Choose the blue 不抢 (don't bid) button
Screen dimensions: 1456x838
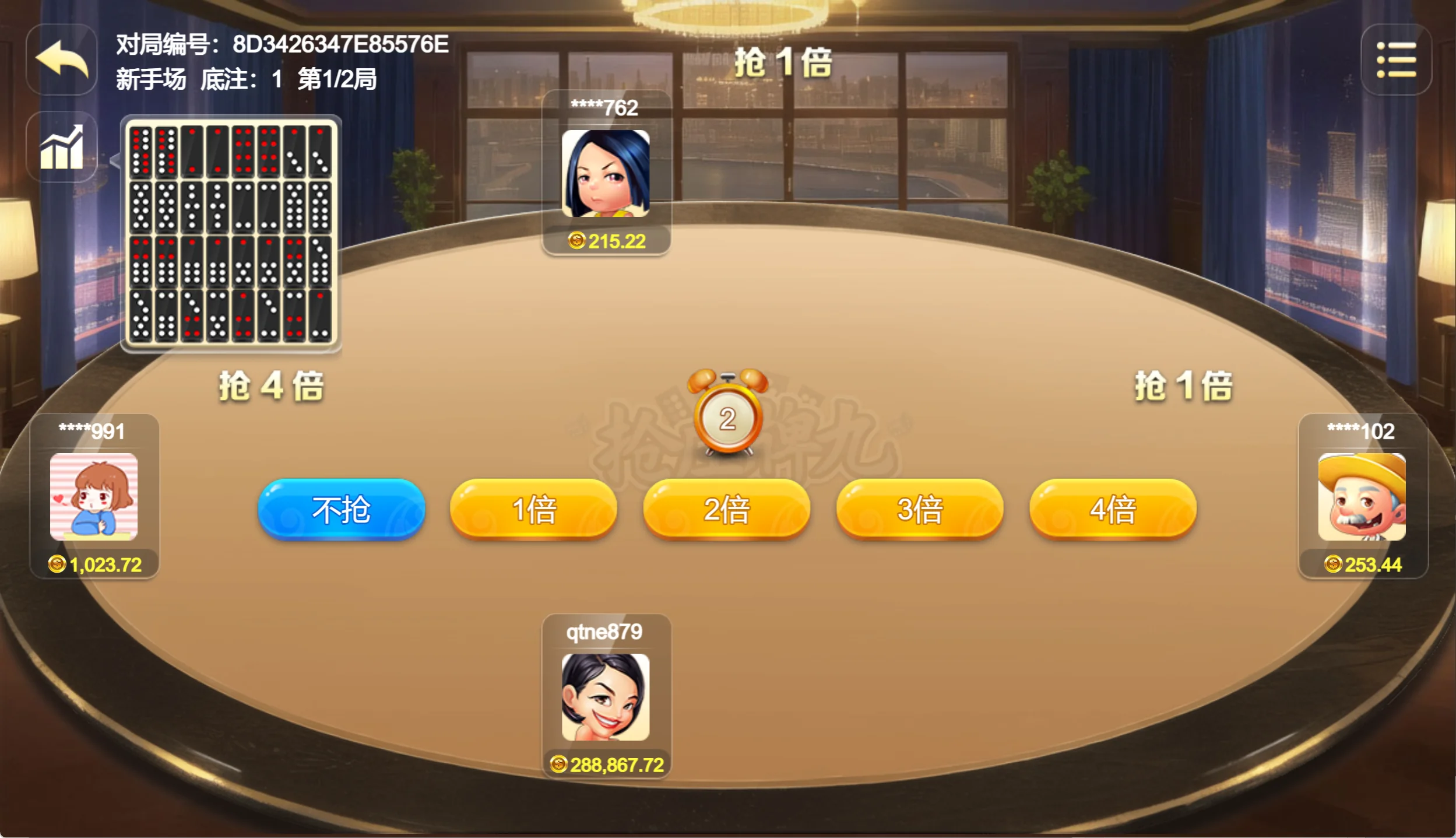341,510
